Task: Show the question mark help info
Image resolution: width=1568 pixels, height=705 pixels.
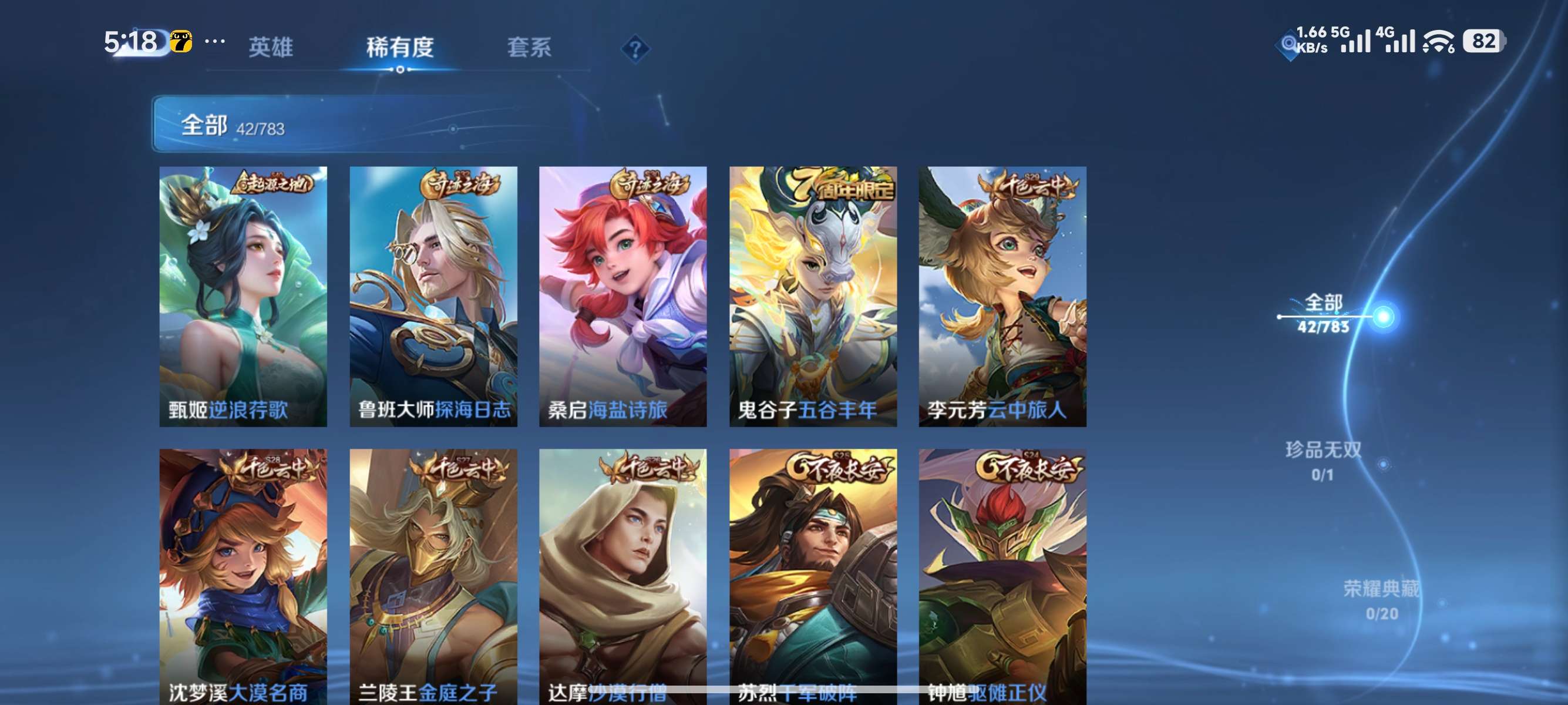Action: [635, 49]
